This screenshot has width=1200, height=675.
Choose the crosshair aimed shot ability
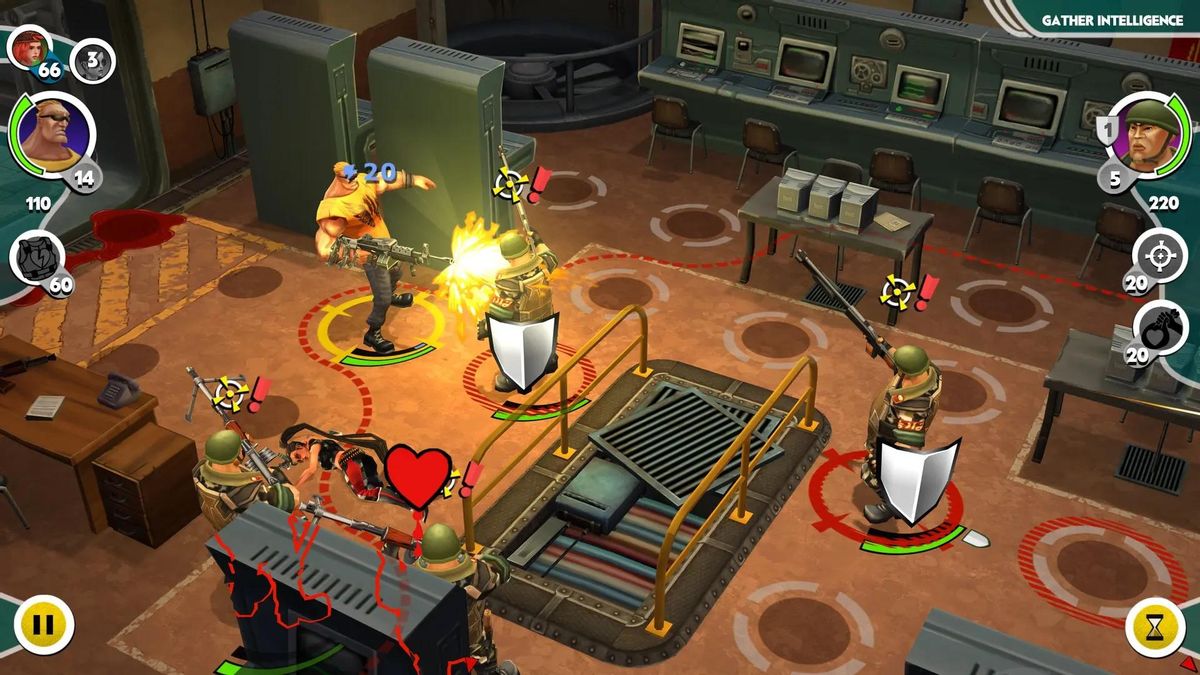tap(1160, 256)
